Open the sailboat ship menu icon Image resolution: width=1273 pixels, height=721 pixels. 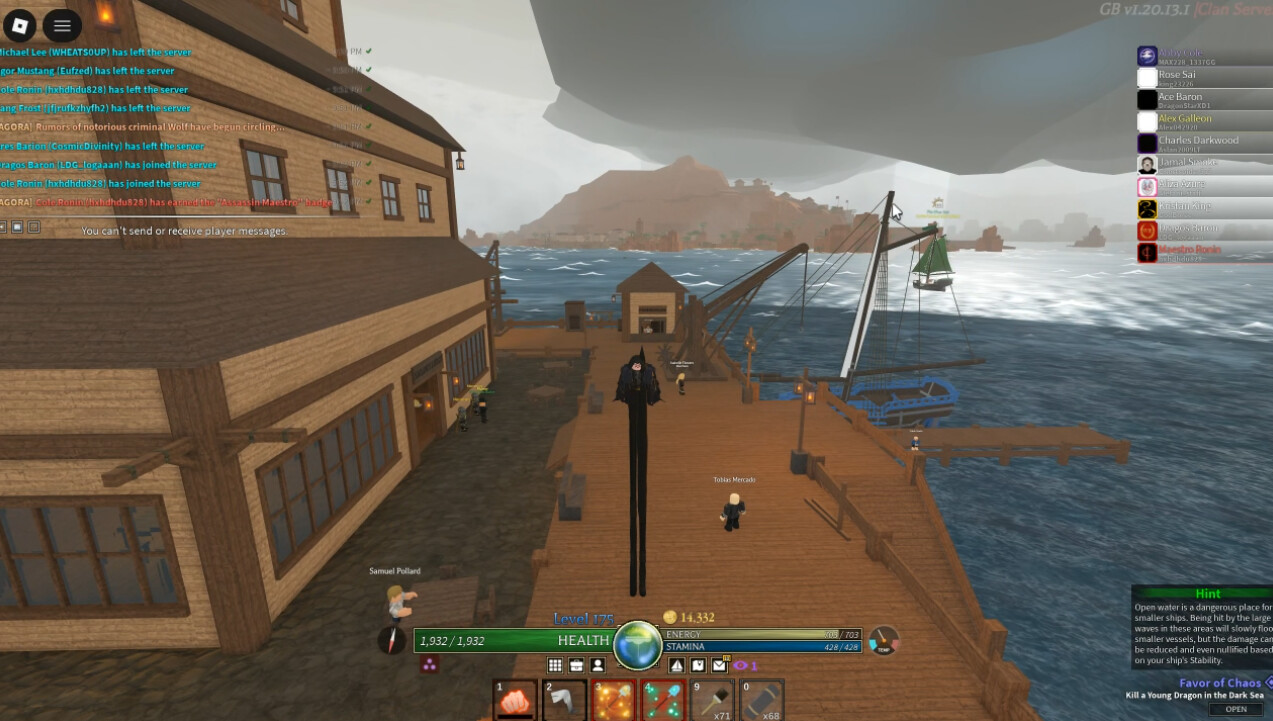coord(676,665)
